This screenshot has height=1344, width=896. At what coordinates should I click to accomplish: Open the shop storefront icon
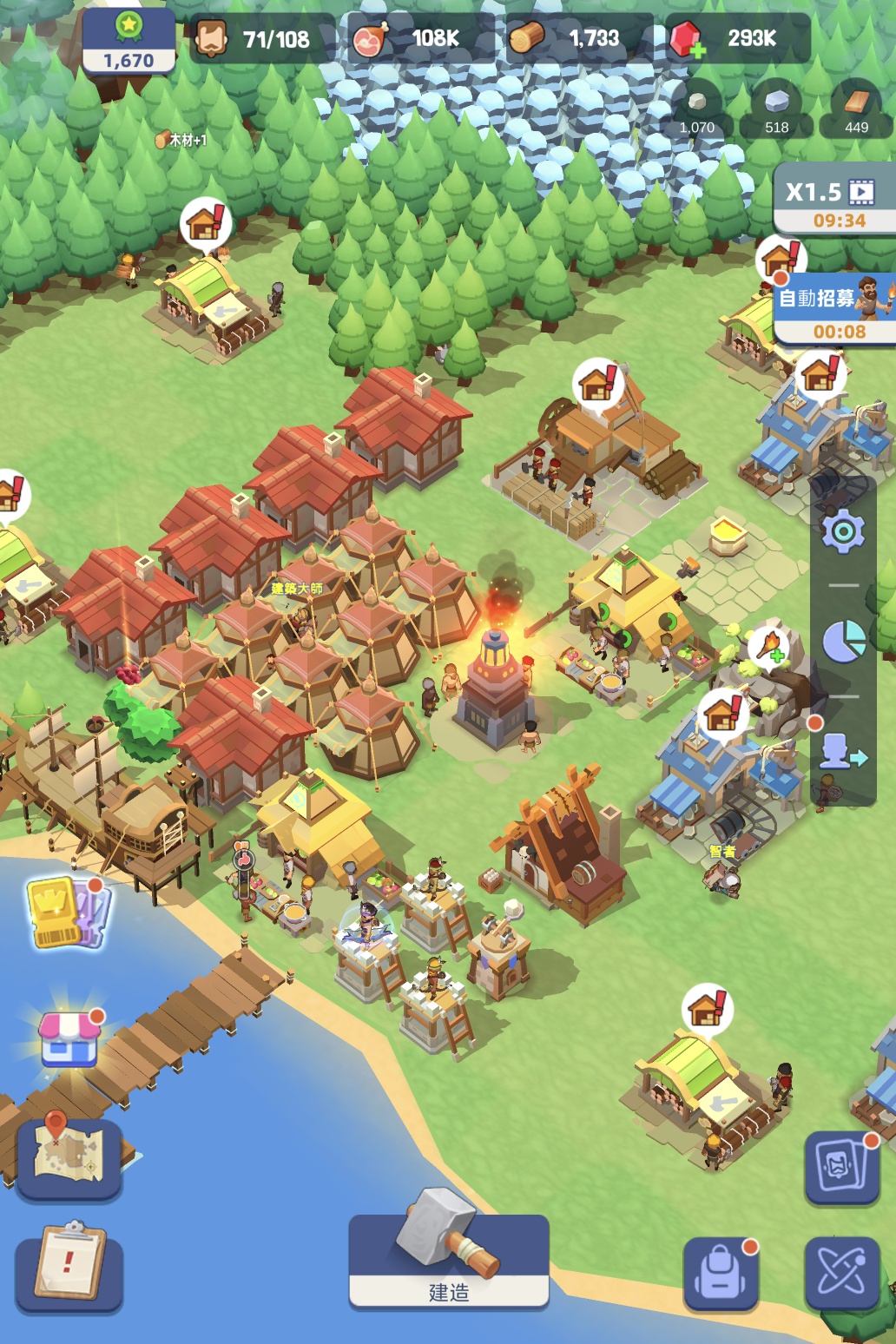pyautogui.click(x=69, y=1039)
